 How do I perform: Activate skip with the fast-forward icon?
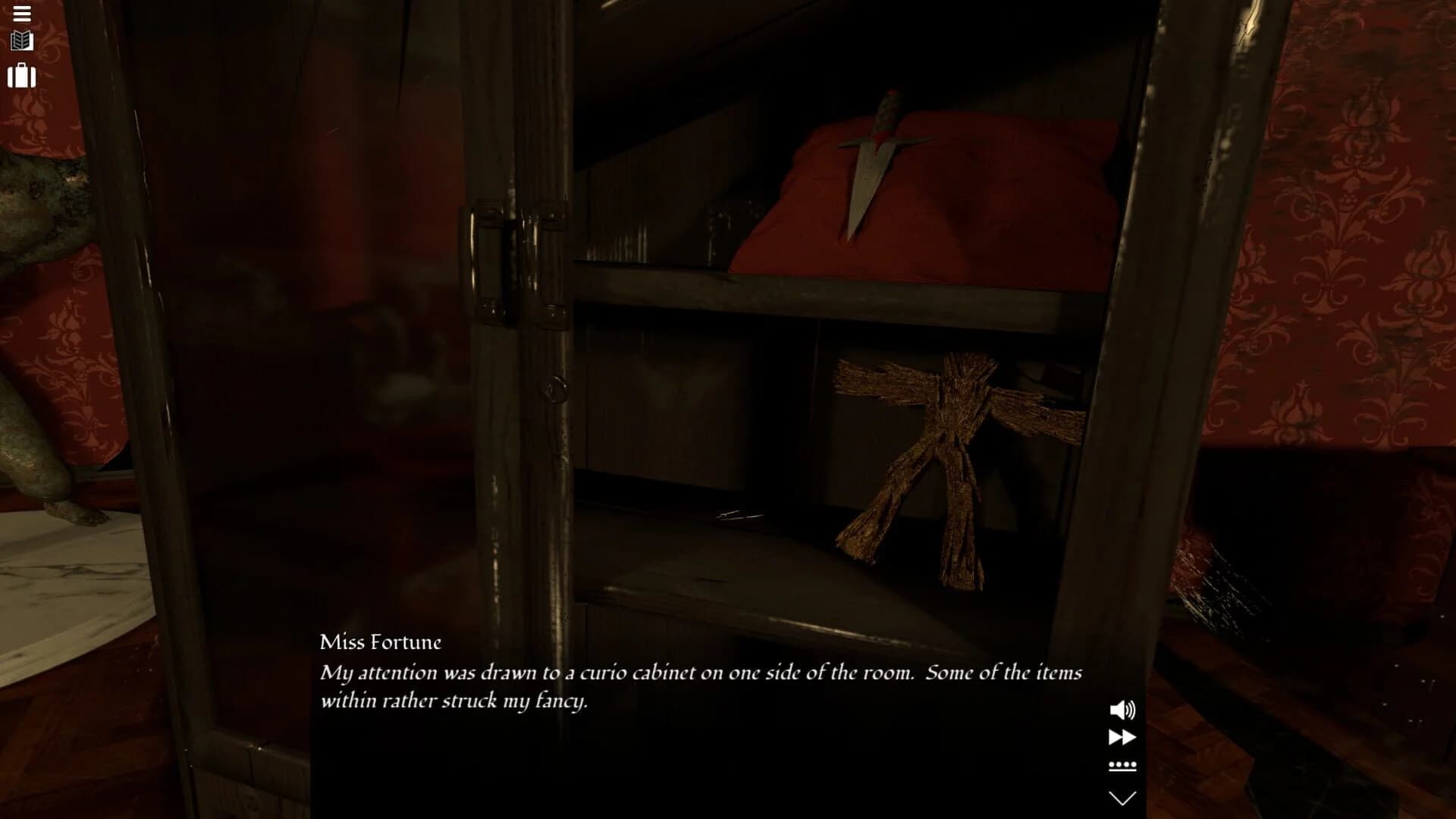pyautogui.click(x=1124, y=736)
